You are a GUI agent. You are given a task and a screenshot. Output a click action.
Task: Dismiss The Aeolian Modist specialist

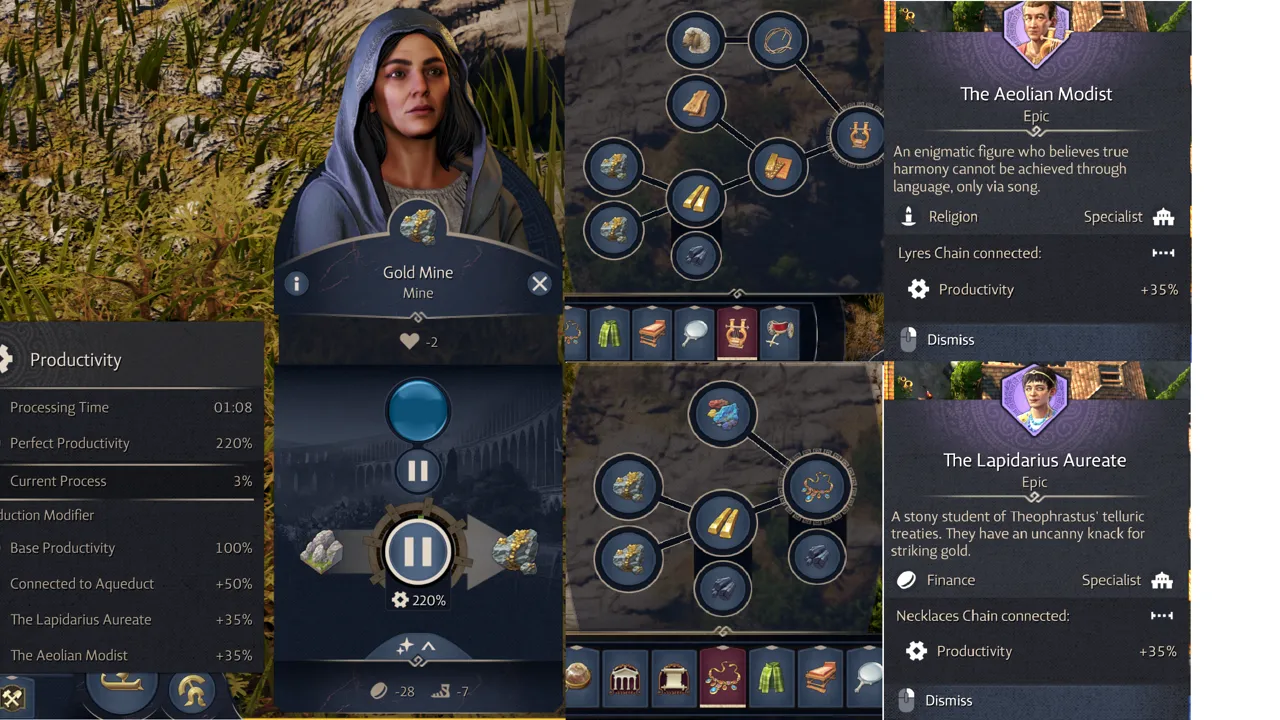(949, 340)
